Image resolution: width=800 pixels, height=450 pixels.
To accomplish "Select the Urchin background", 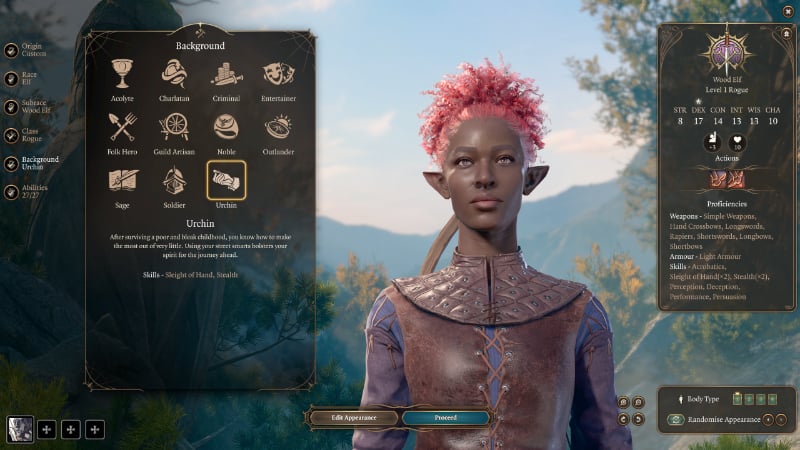I will (x=226, y=180).
